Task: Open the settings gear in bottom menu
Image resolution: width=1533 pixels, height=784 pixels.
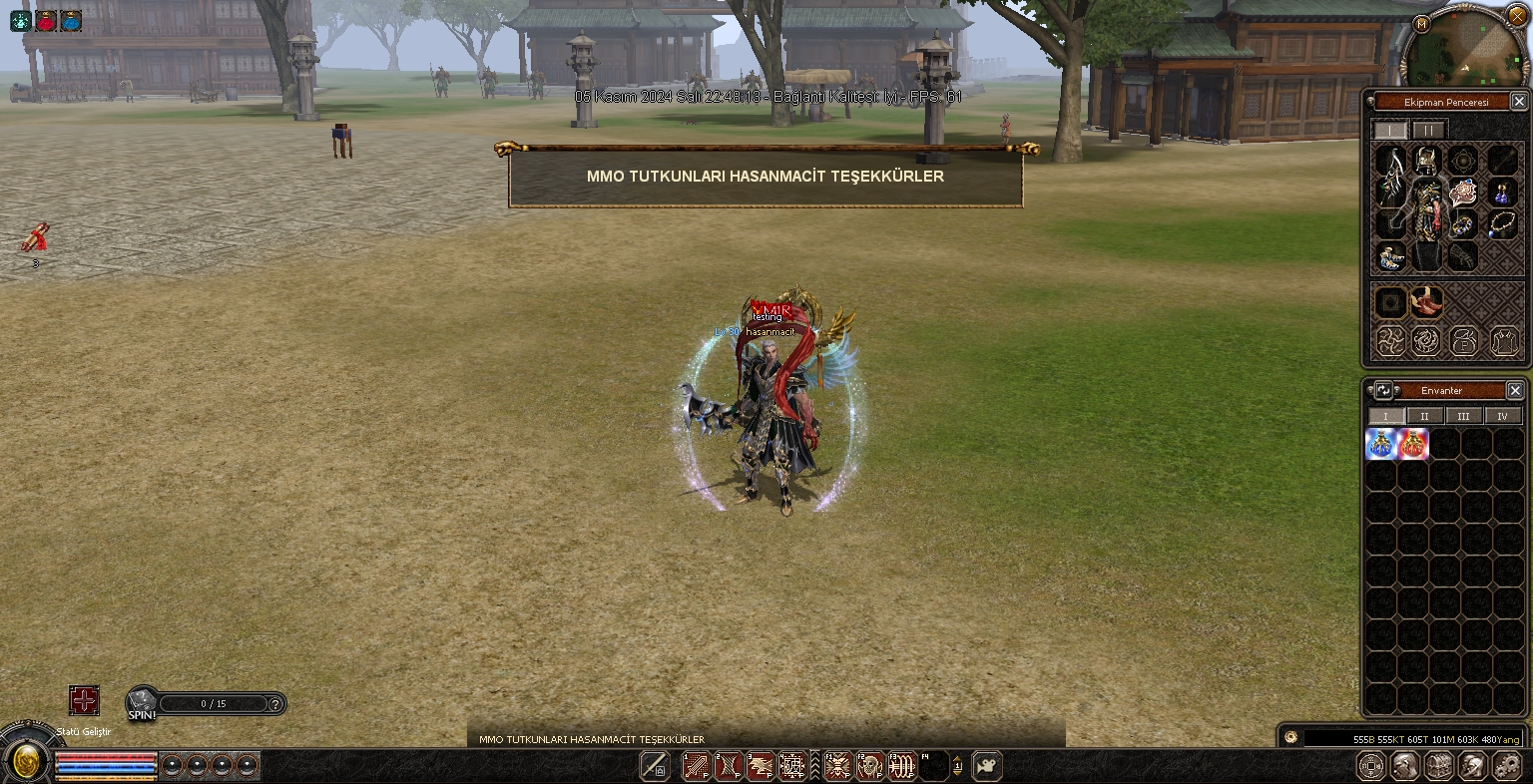Action: pyautogui.click(x=1506, y=766)
